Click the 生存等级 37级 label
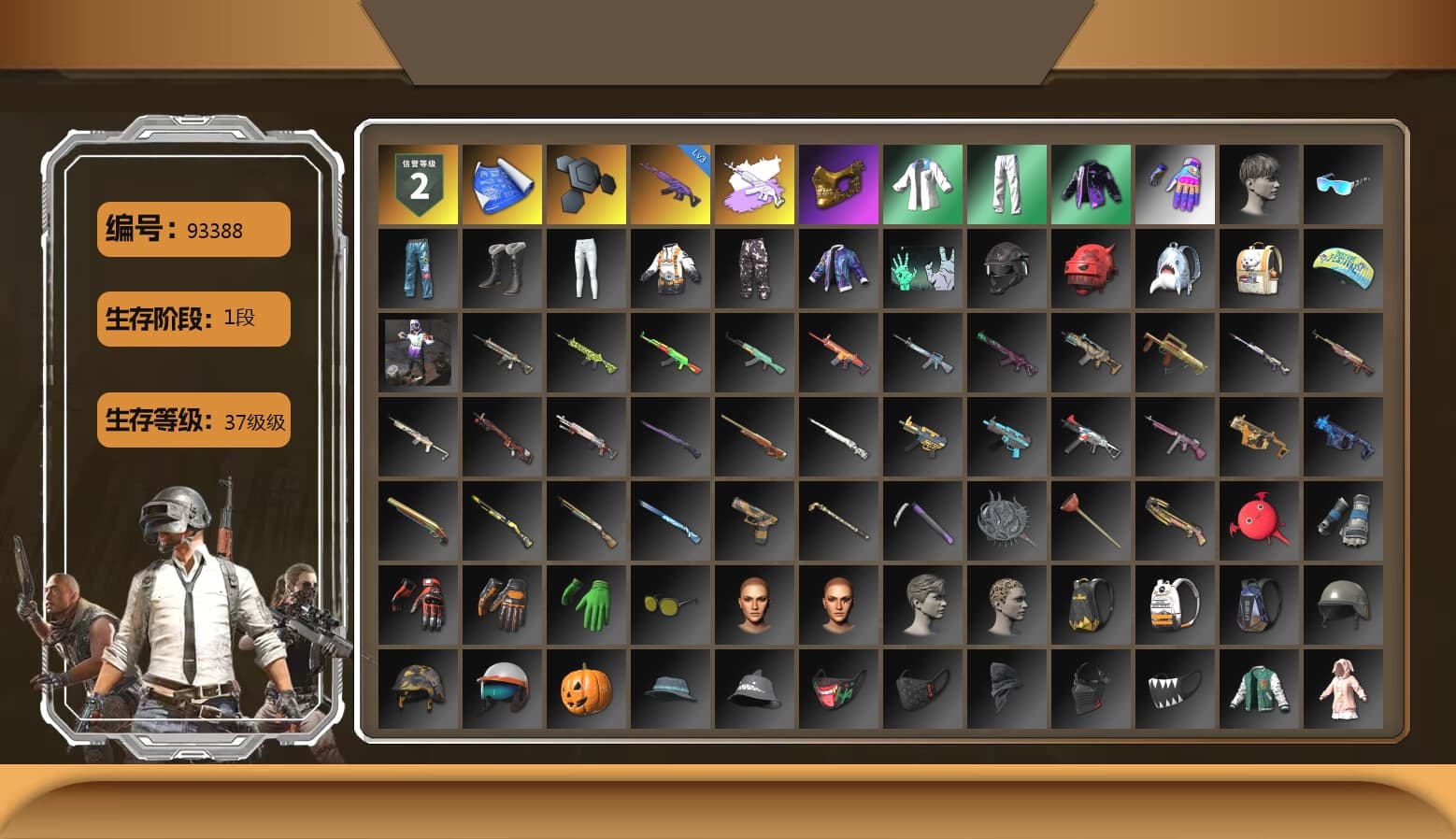 193,422
